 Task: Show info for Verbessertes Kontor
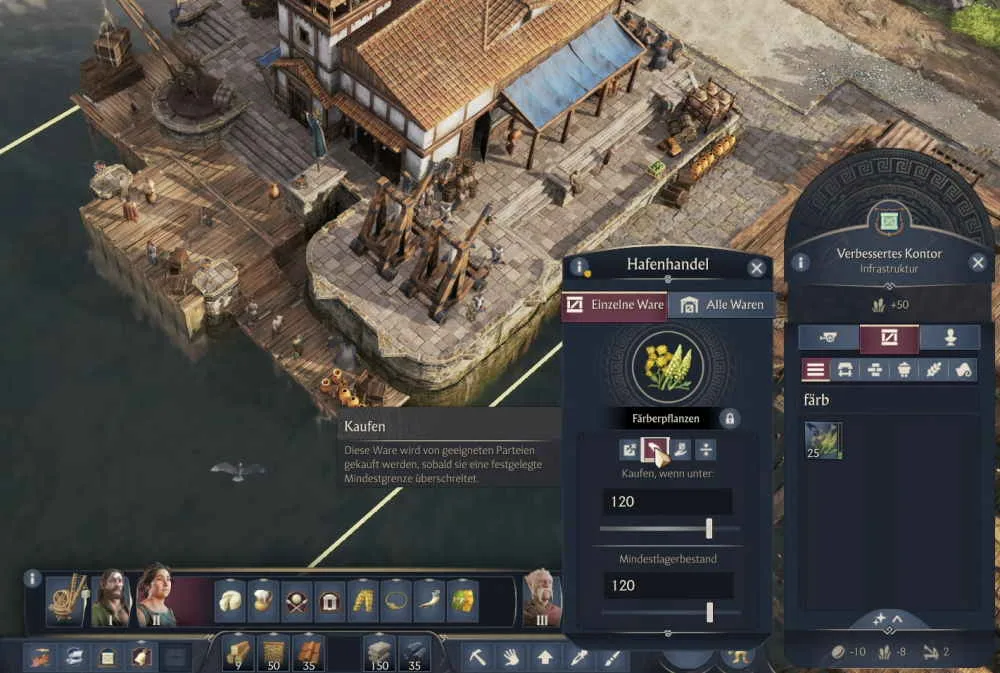point(800,263)
